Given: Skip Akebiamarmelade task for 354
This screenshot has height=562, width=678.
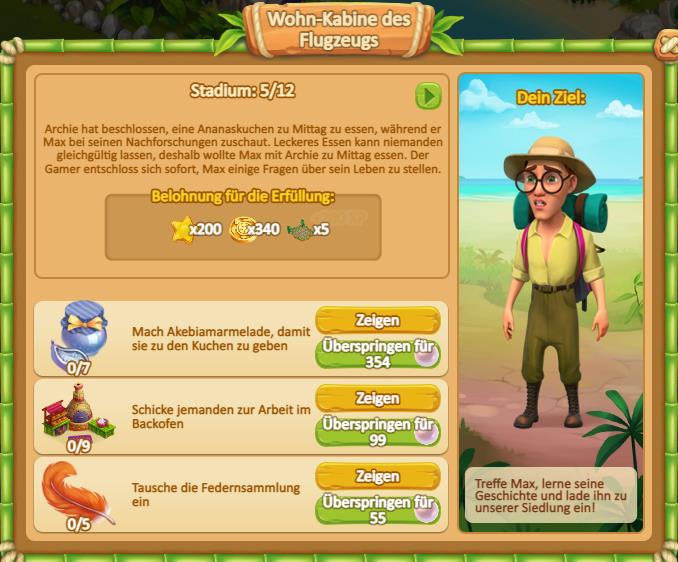Looking at the screenshot, I should coord(377,353).
